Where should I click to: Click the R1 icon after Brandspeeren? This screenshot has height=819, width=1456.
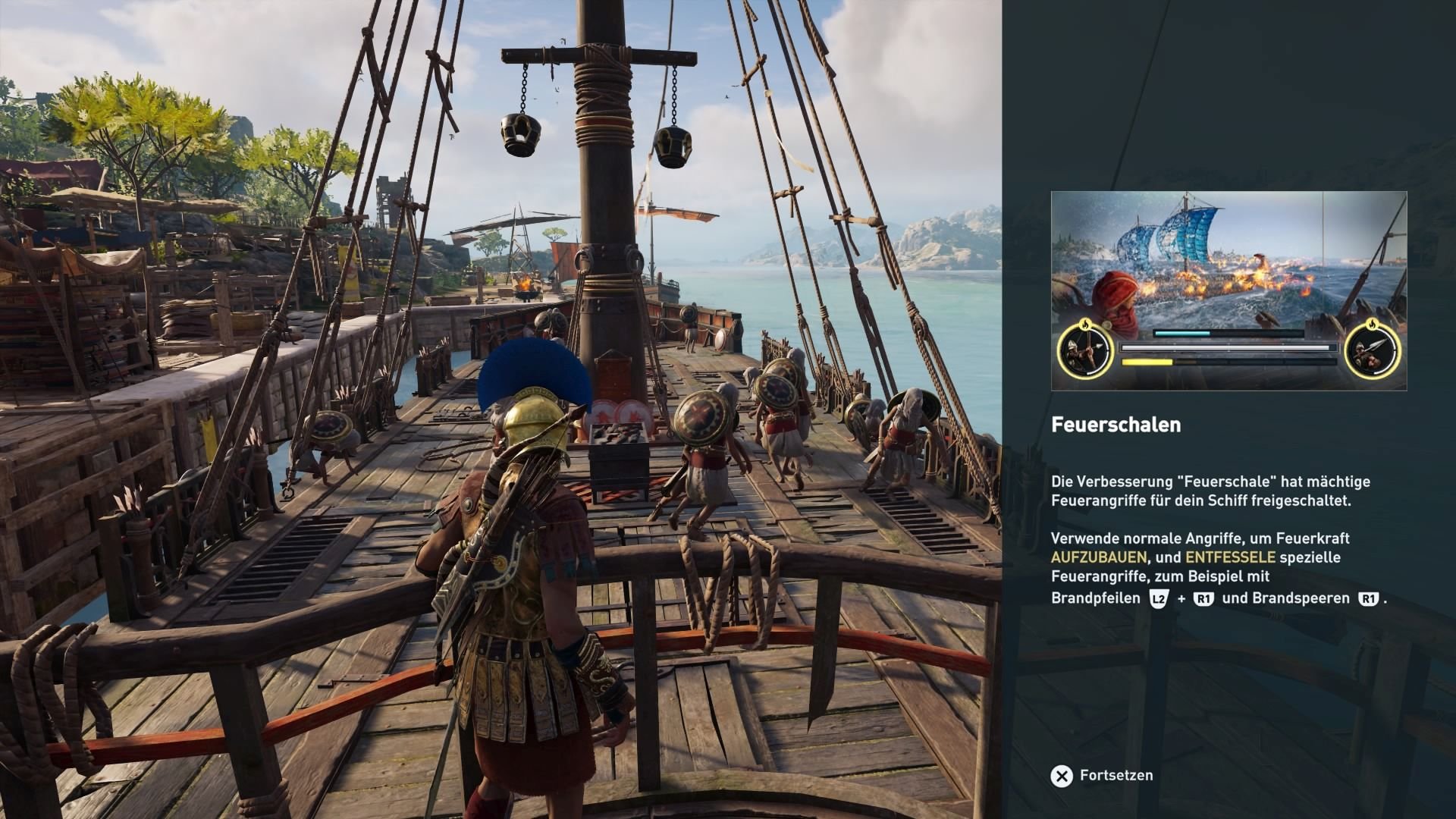coord(1368,599)
